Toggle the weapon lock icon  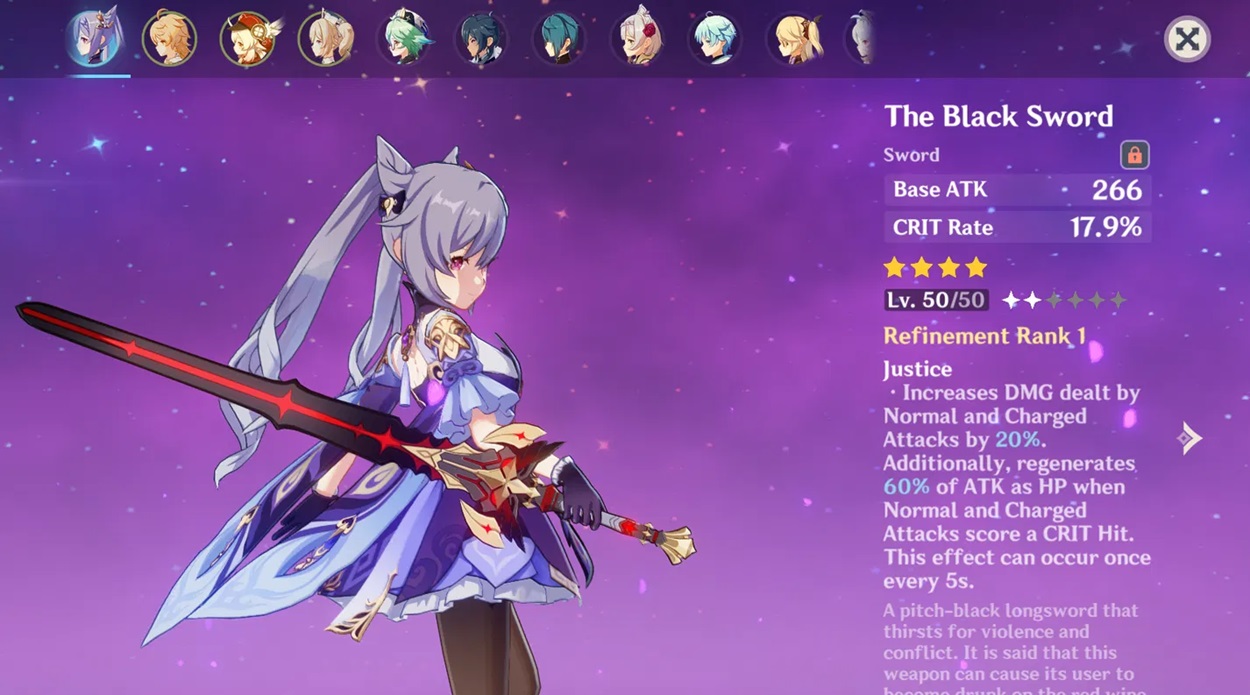pyautogui.click(x=1134, y=155)
